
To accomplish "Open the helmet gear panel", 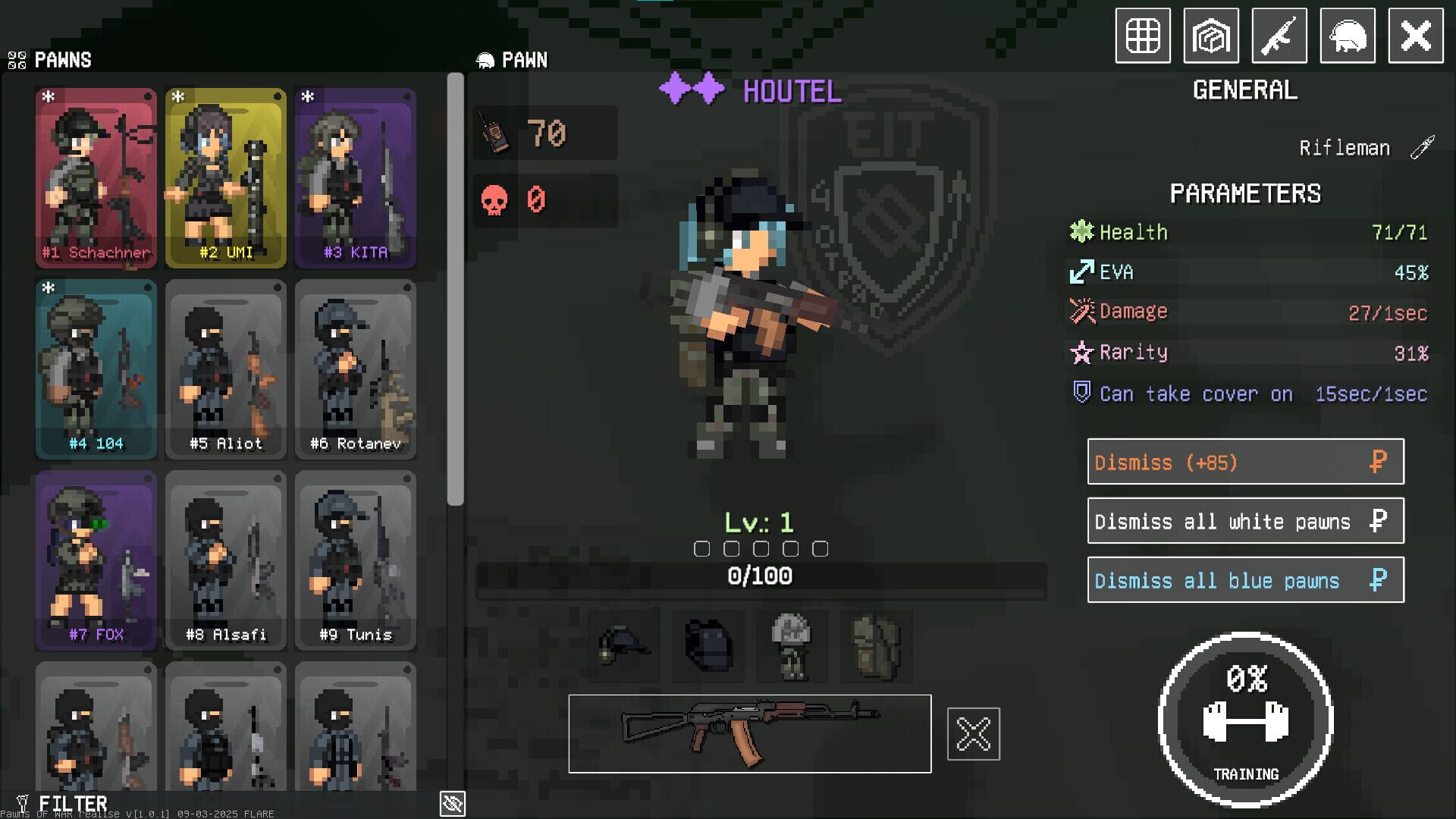I will 1348,35.
